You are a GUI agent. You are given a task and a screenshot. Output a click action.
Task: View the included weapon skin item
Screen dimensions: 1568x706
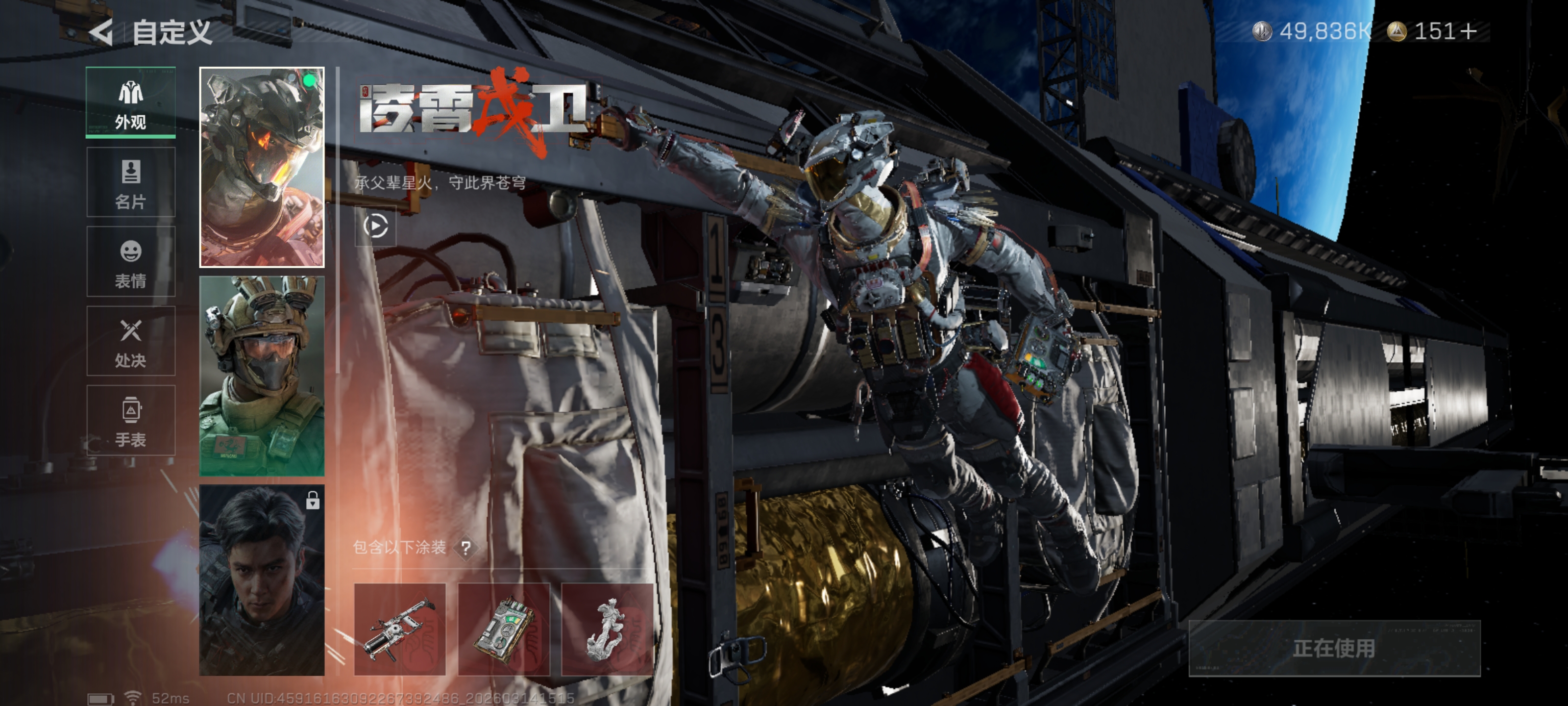400,629
